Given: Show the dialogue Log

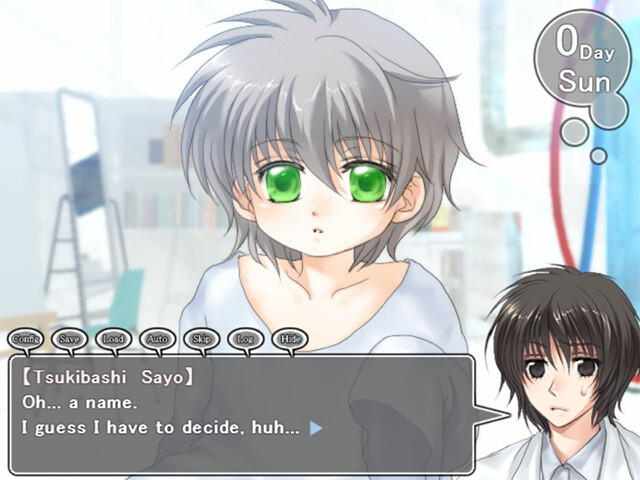Looking at the screenshot, I should 246,339.
